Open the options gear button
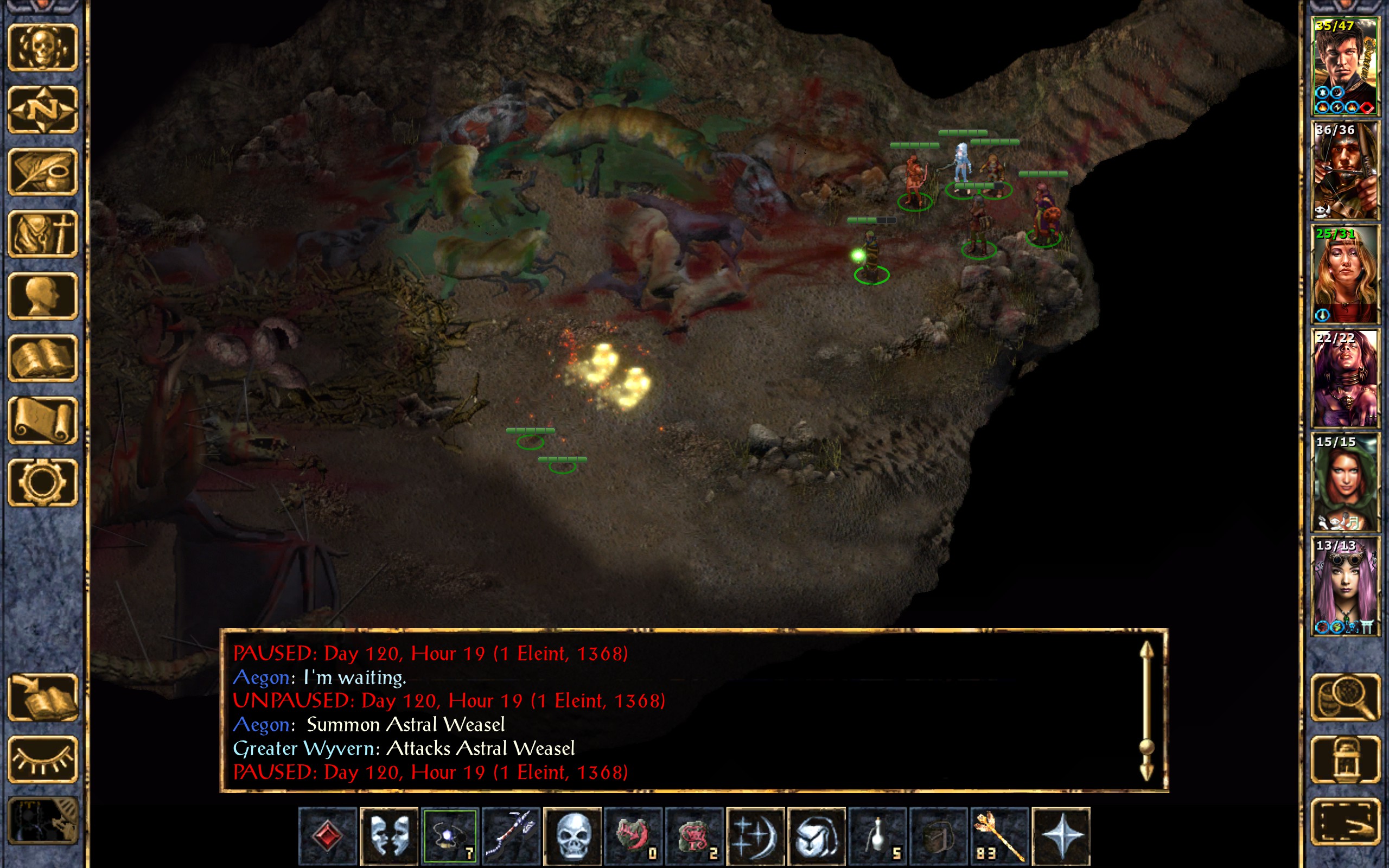1389x868 pixels. click(43, 482)
